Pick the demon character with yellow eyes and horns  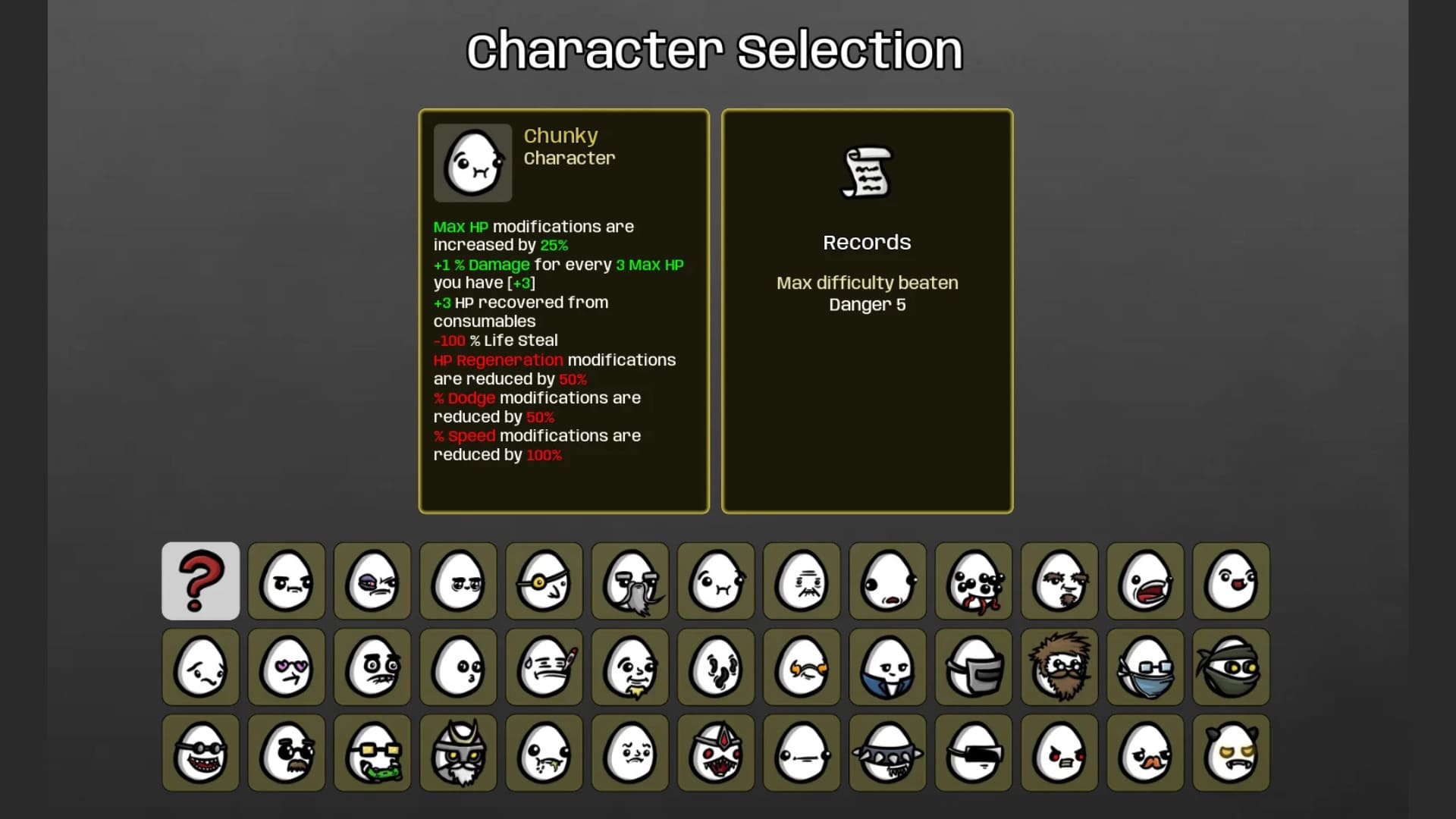[x=1231, y=753]
